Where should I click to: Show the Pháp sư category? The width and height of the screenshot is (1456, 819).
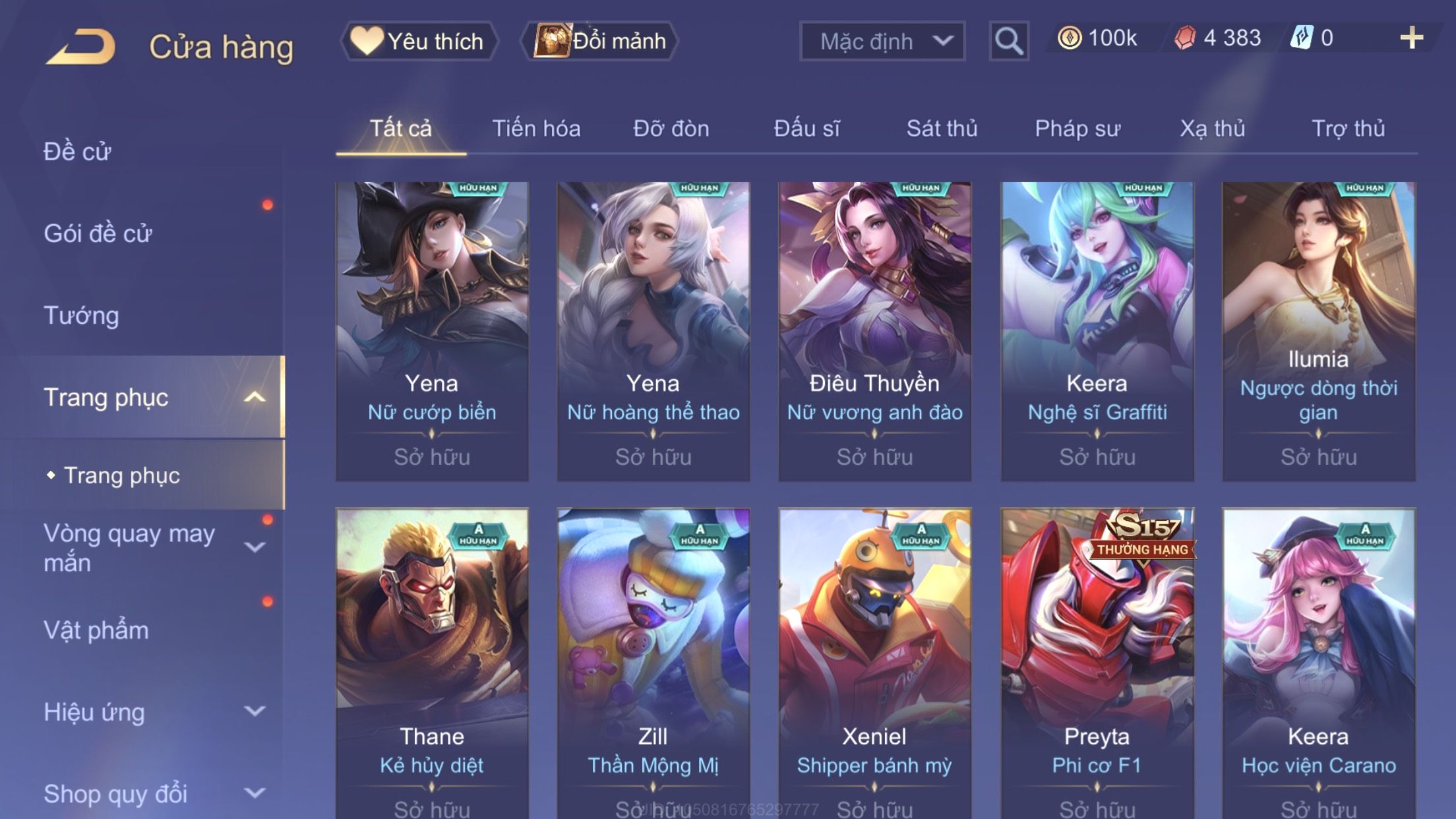tap(1077, 129)
